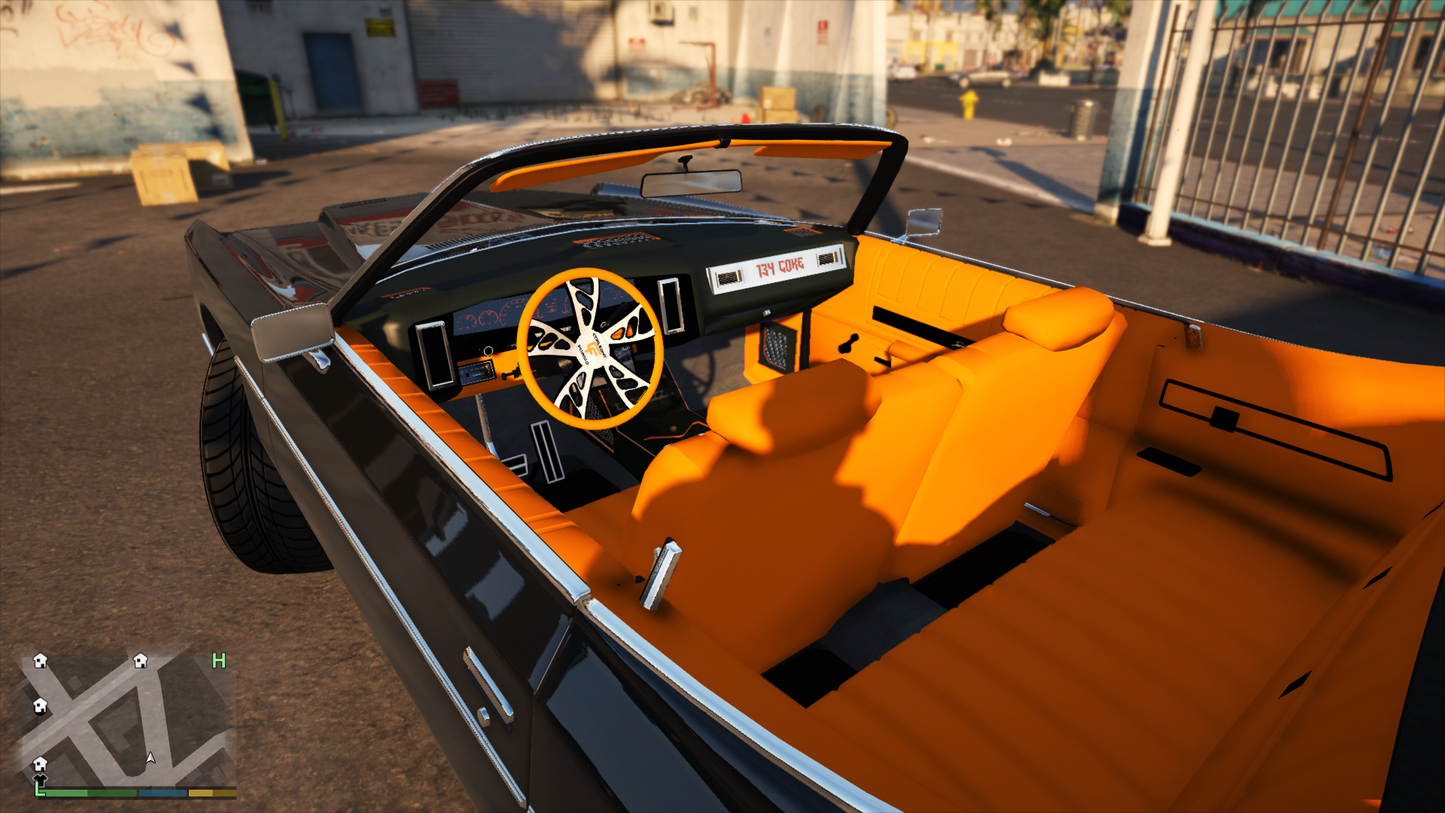This screenshot has height=813, width=1445.
Task: Click the black shirt clothing store blip
Action: pos(40,779)
